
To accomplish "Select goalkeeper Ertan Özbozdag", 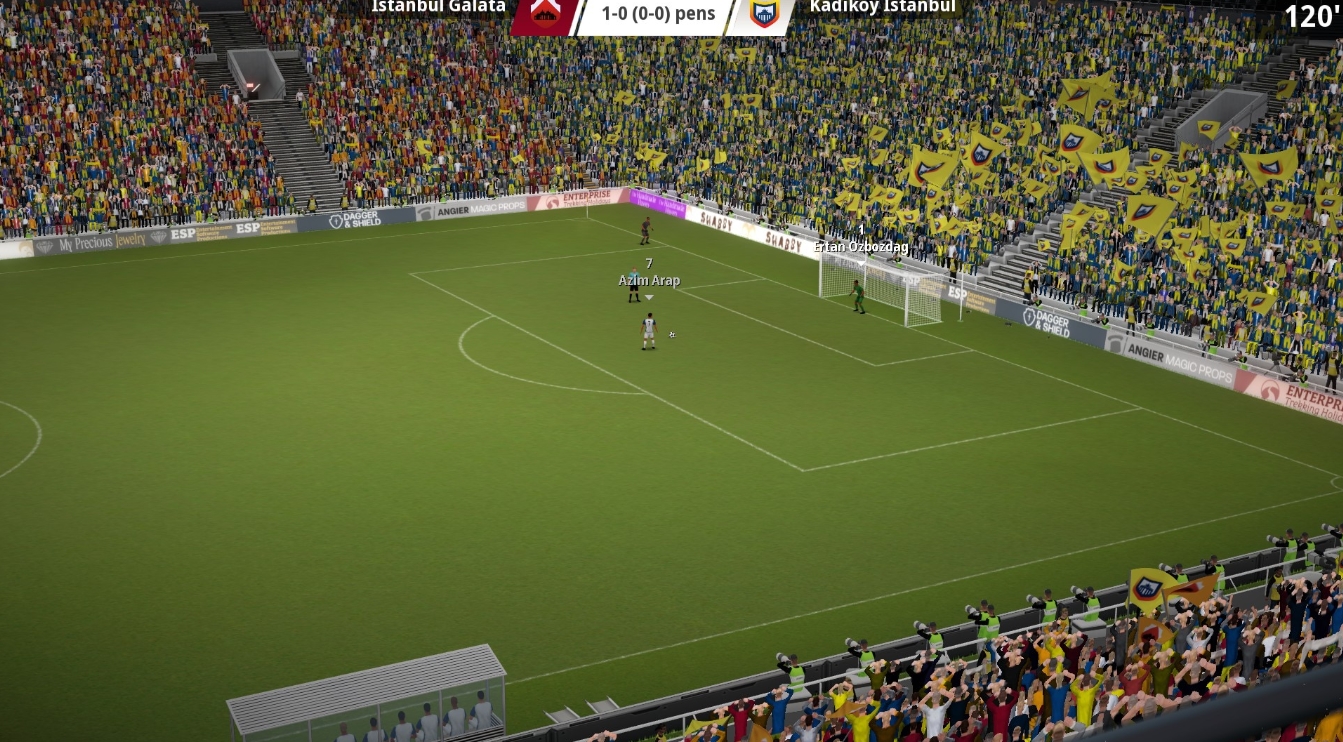I will [x=856, y=295].
